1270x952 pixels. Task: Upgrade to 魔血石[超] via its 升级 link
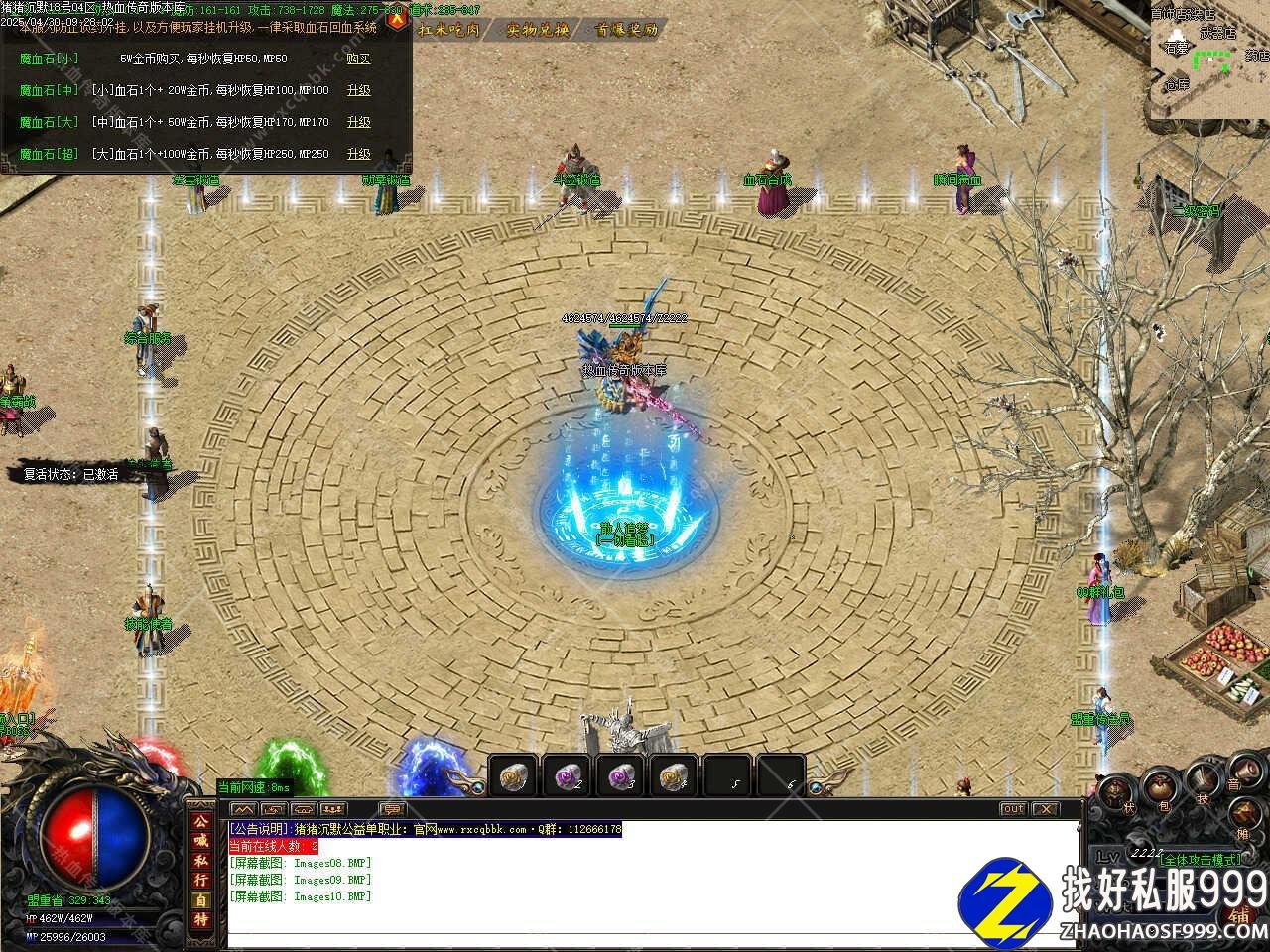[358, 155]
